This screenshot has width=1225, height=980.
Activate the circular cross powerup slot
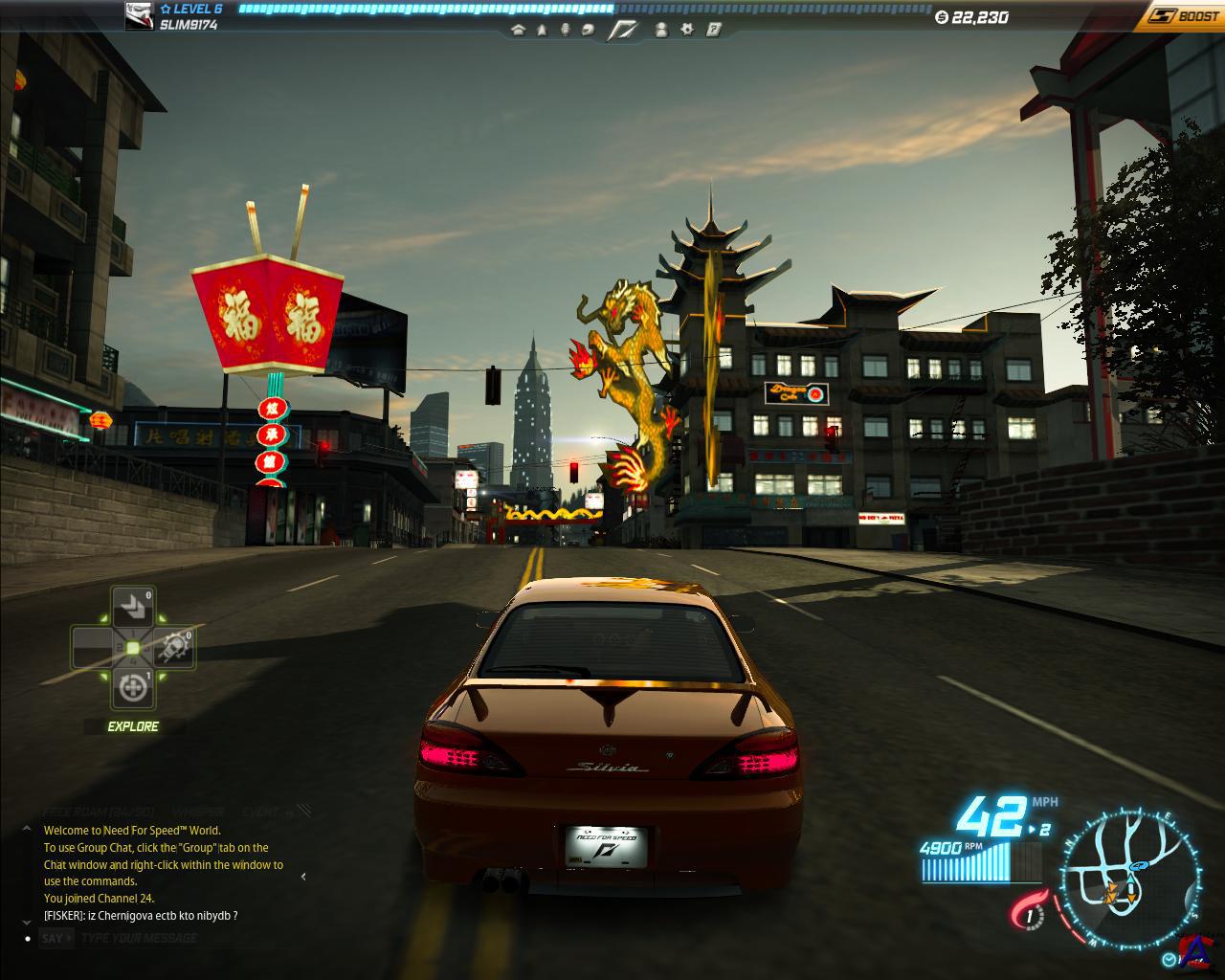(x=131, y=687)
